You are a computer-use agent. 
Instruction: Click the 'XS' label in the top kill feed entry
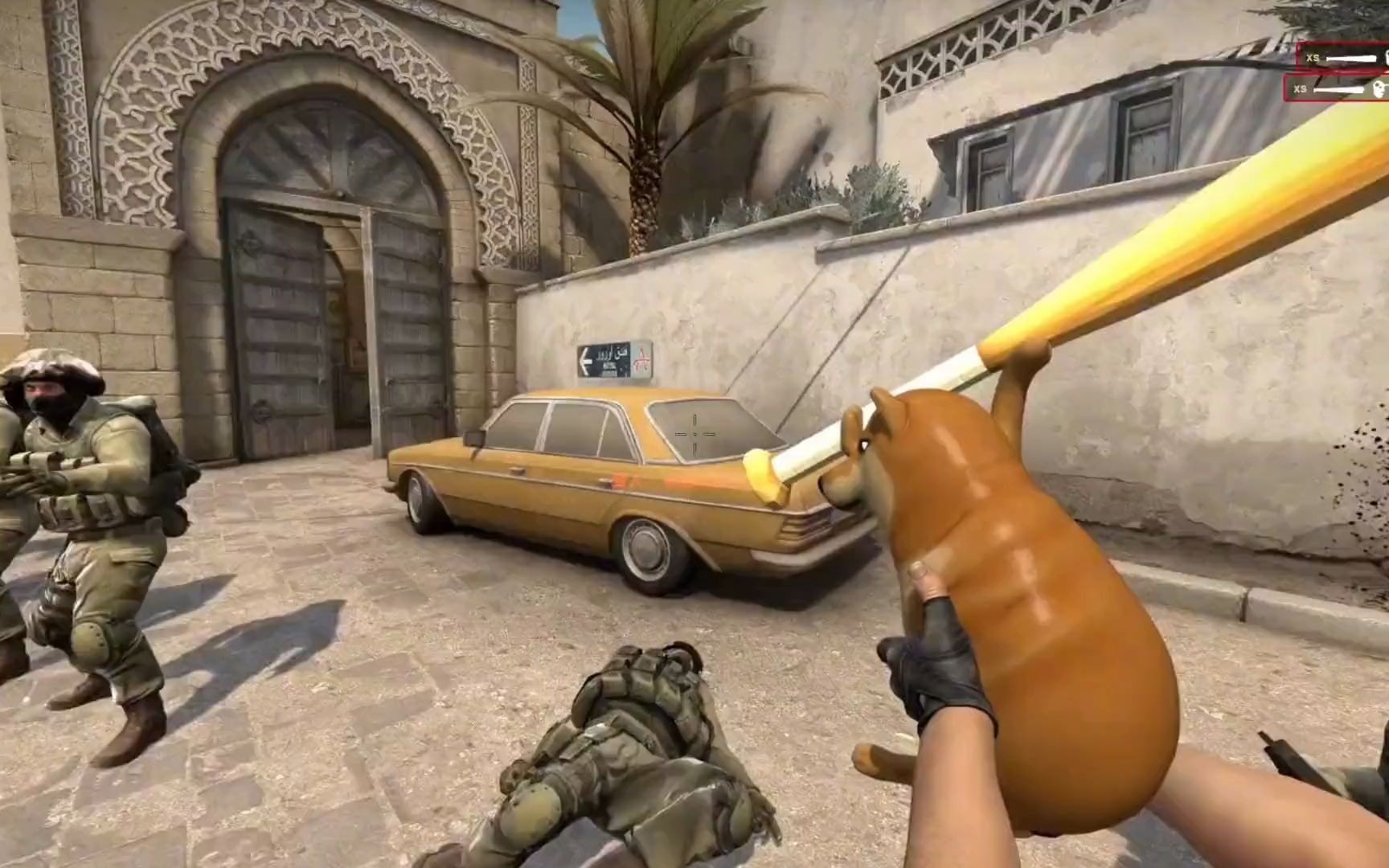[1313, 58]
